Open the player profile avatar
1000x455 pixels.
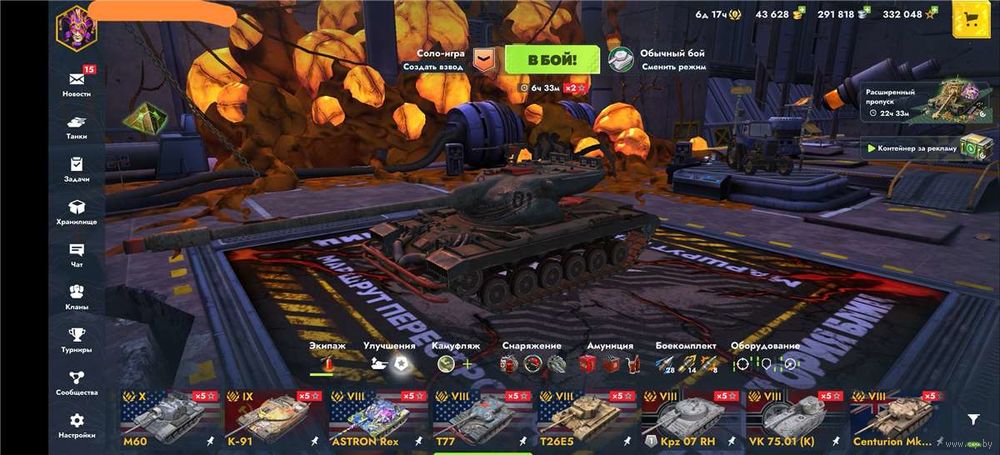click(73, 24)
